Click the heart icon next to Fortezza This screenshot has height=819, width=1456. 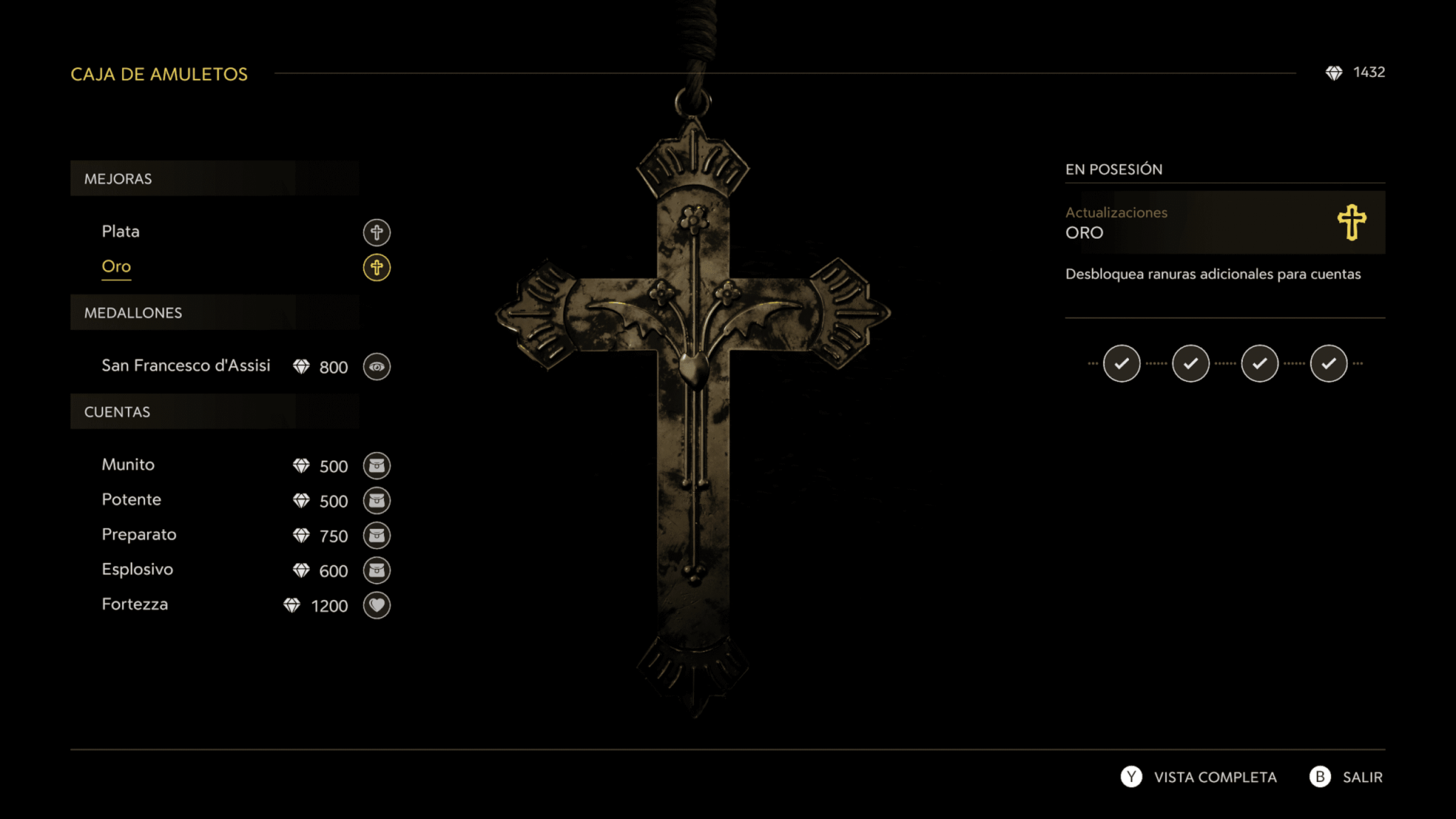pyautogui.click(x=377, y=605)
